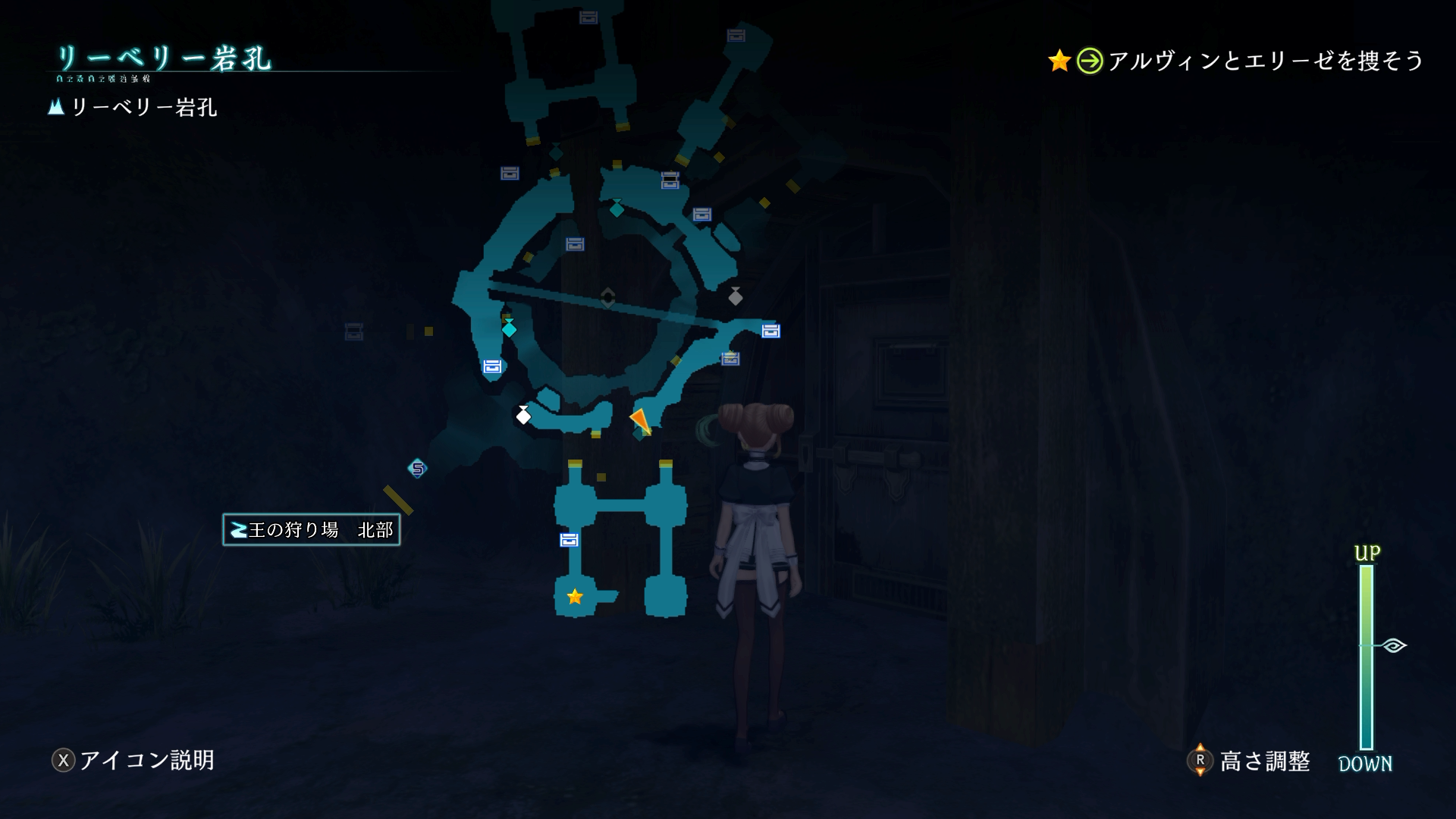Select the grey diamond marker on map
Image resolution: width=1456 pixels, height=819 pixels.
735,297
